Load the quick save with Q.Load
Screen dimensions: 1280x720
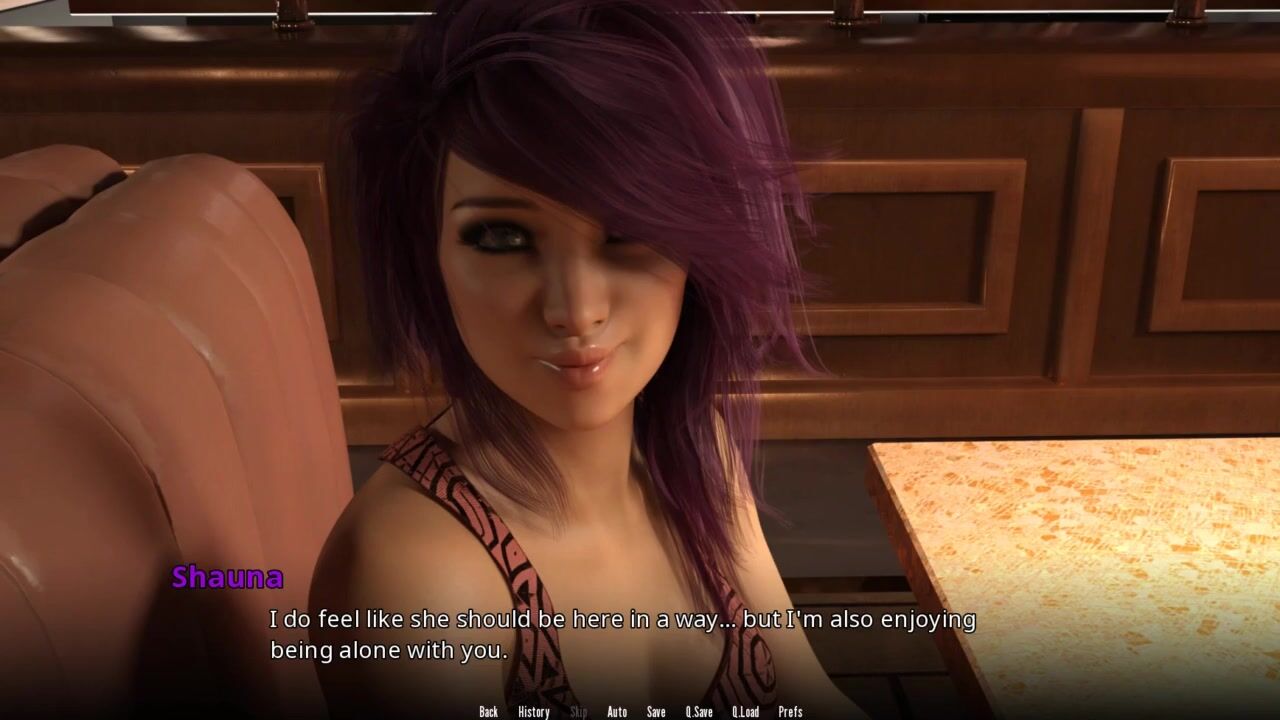click(745, 712)
